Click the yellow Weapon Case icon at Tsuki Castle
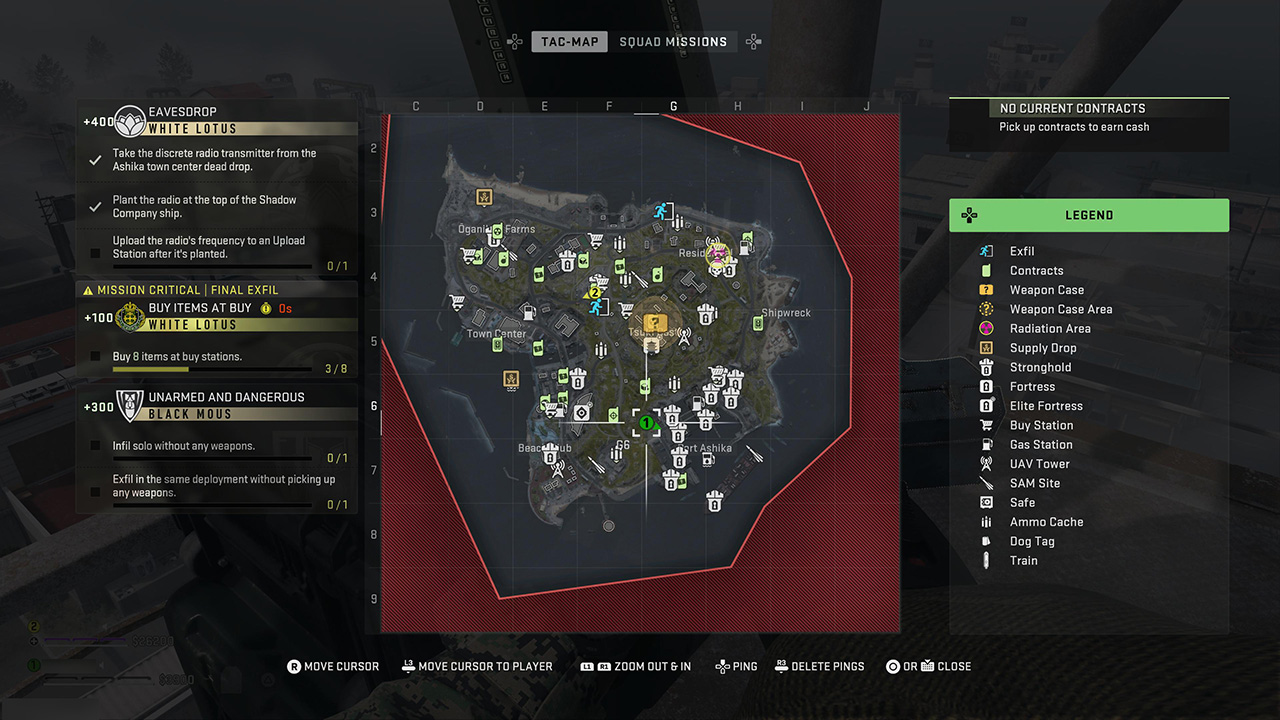This screenshot has width=1280, height=720. click(654, 321)
